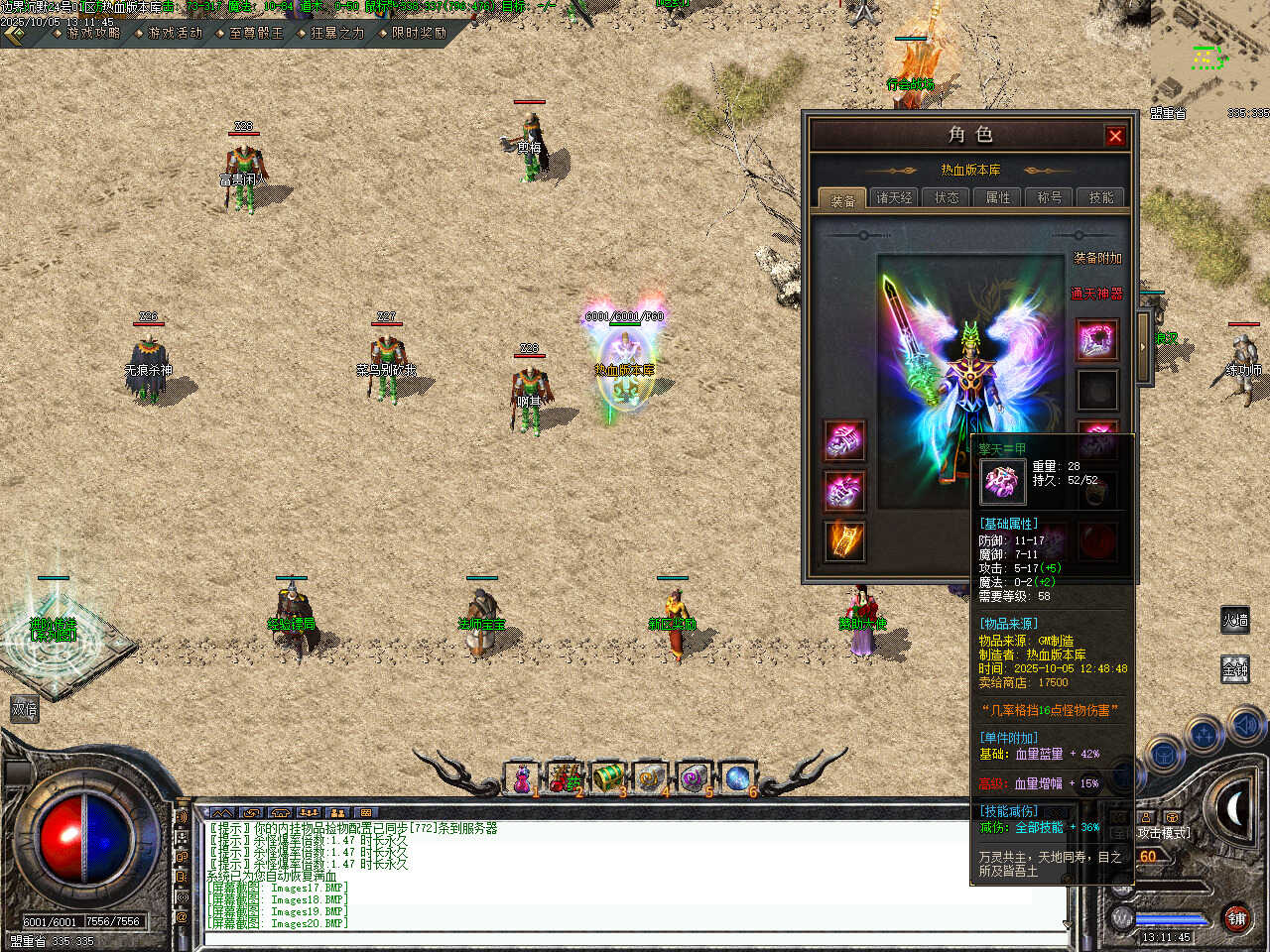
Task: Switch to the 技能 skills tab
Action: pos(1101,198)
